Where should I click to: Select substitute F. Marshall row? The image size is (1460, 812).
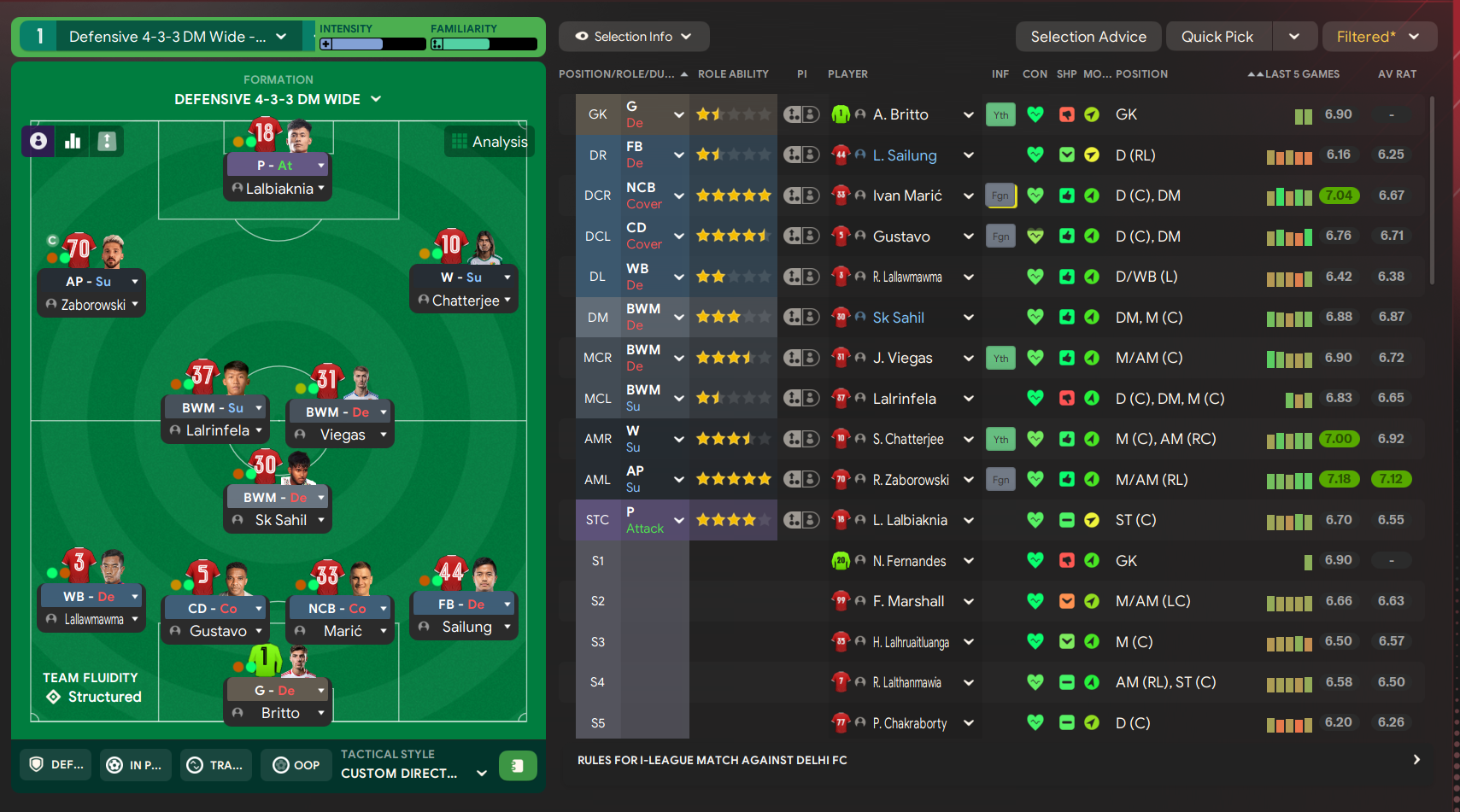(x=908, y=601)
